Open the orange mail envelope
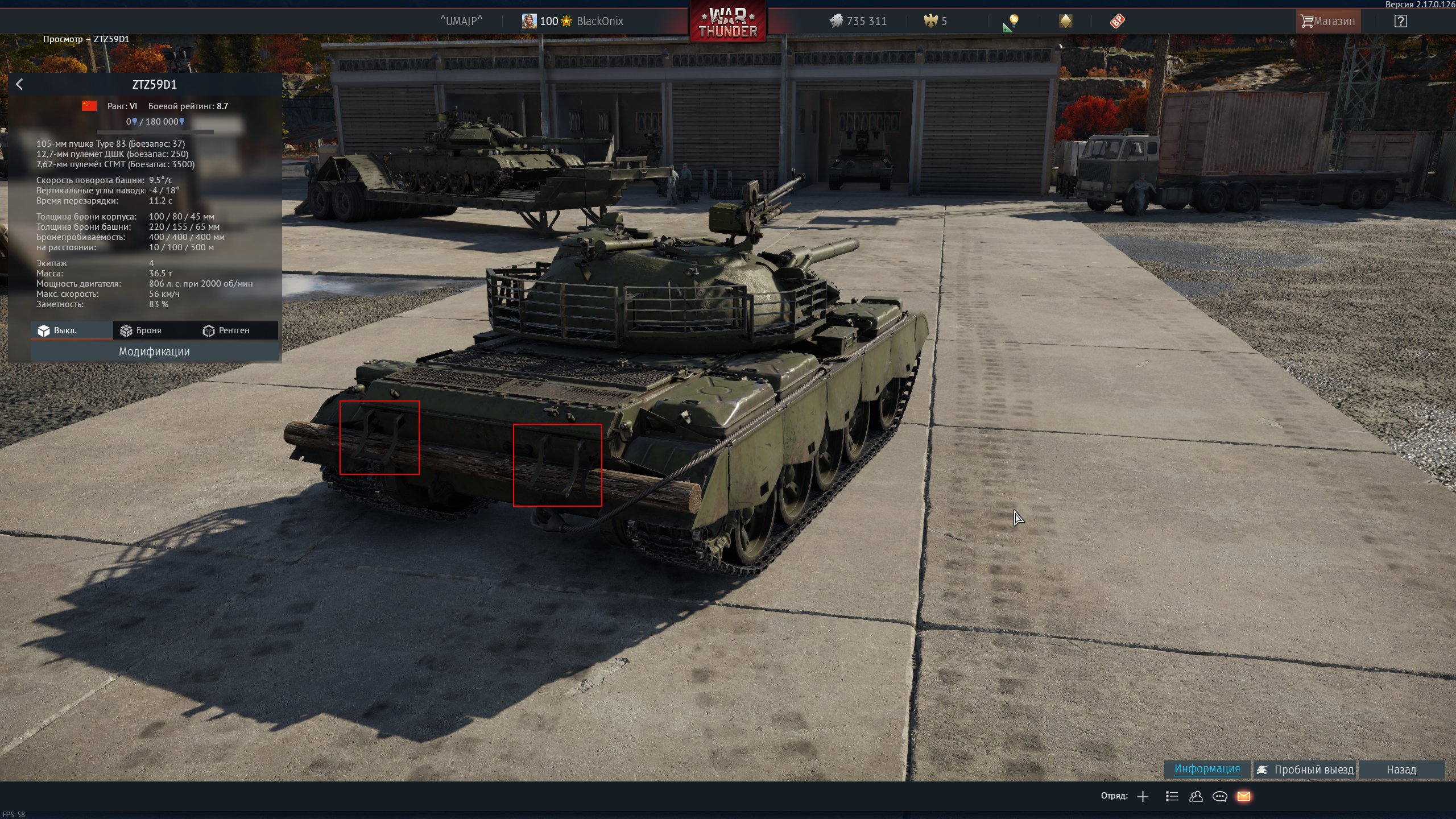The image size is (1456, 819). [x=1243, y=796]
